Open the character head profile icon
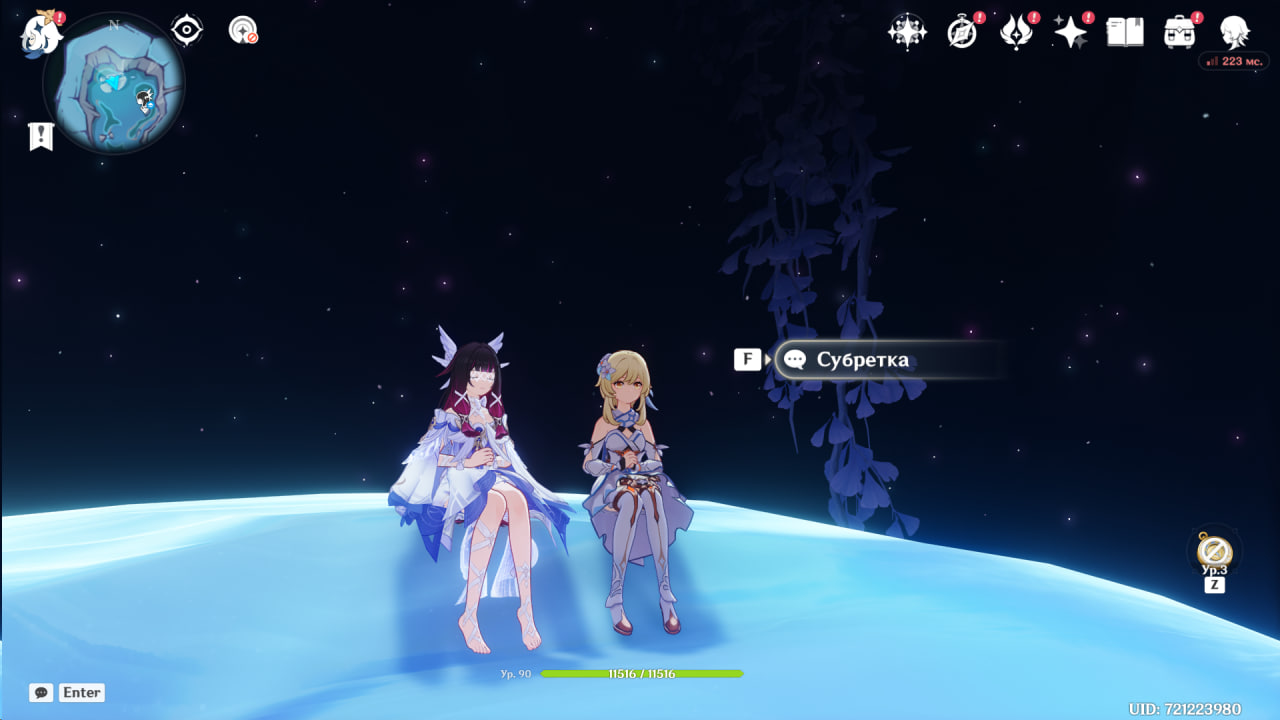1280x720 pixels. pyautogui.click(x=1234, y=32)
